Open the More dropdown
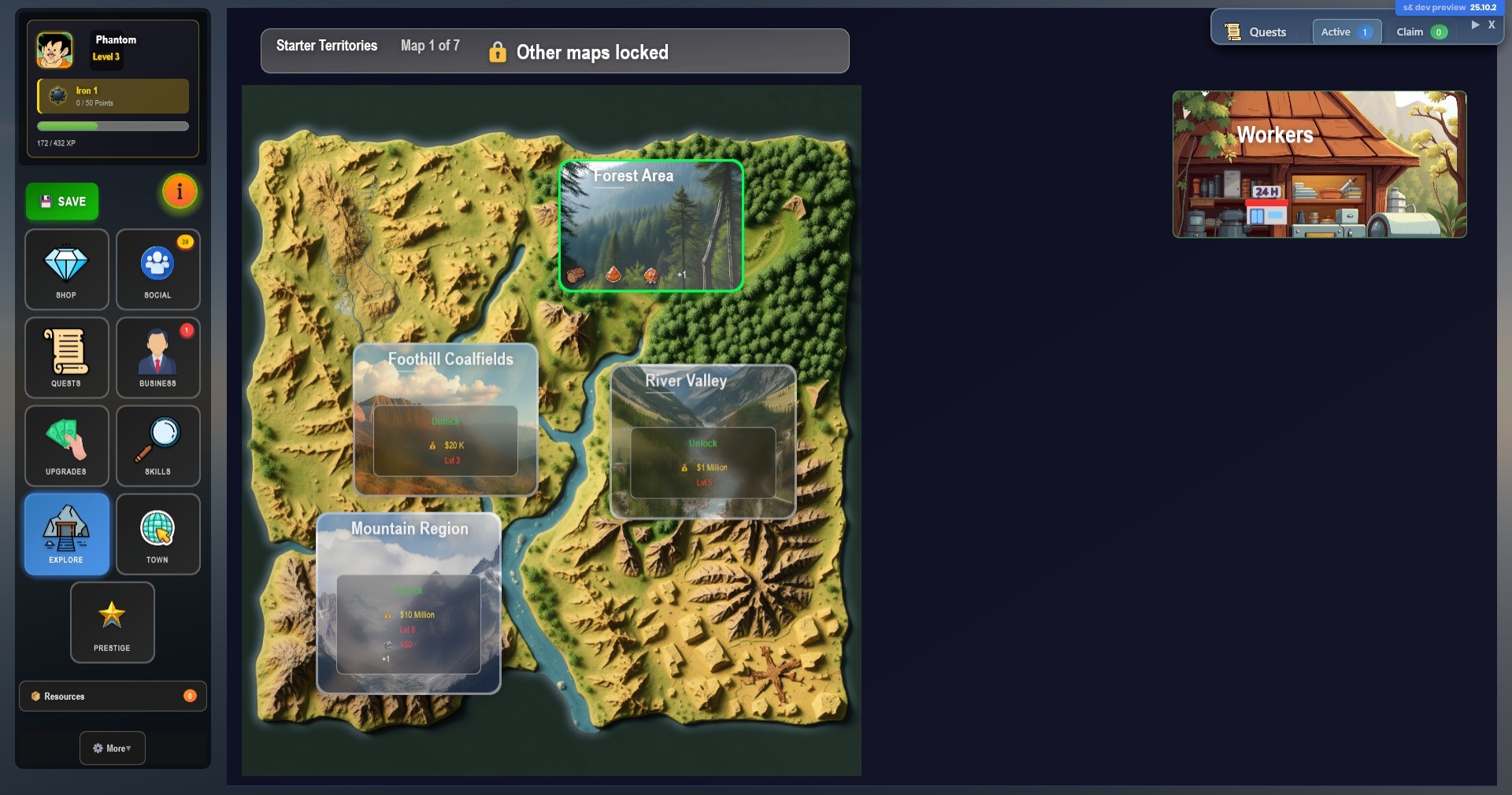 coord(112,748)
